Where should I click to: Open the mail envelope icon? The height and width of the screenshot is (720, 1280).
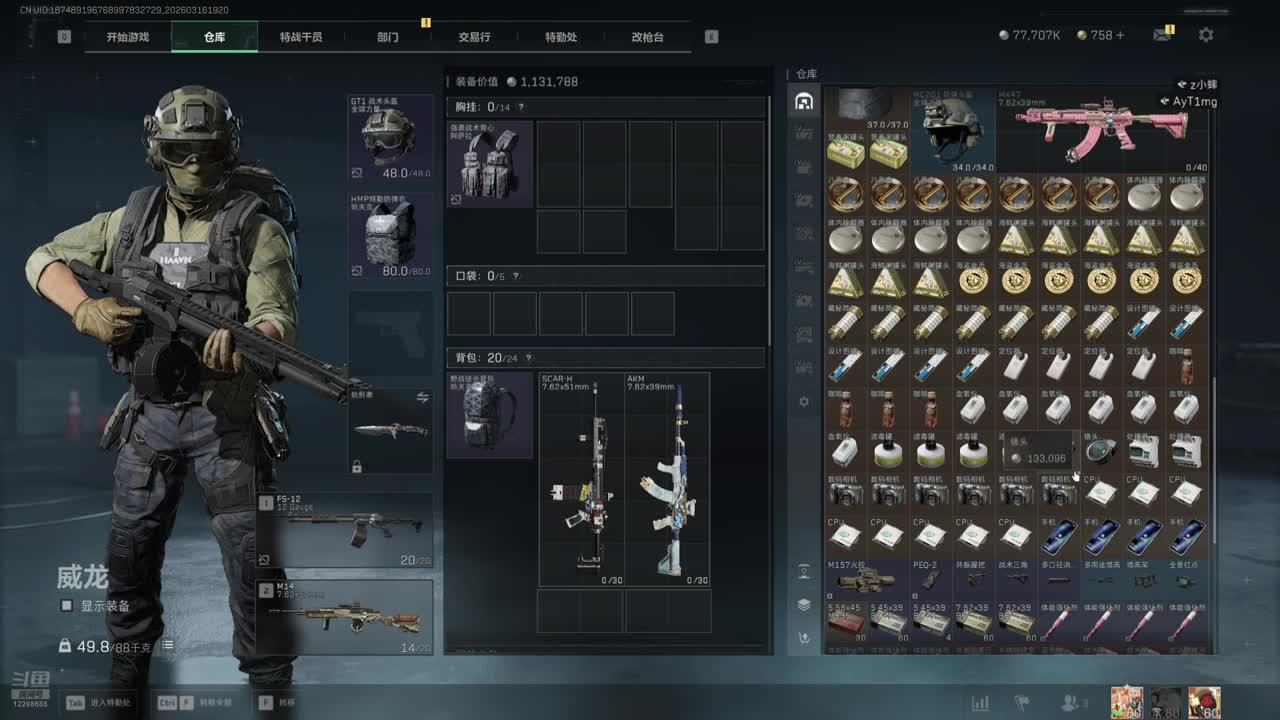(1161, 35)
